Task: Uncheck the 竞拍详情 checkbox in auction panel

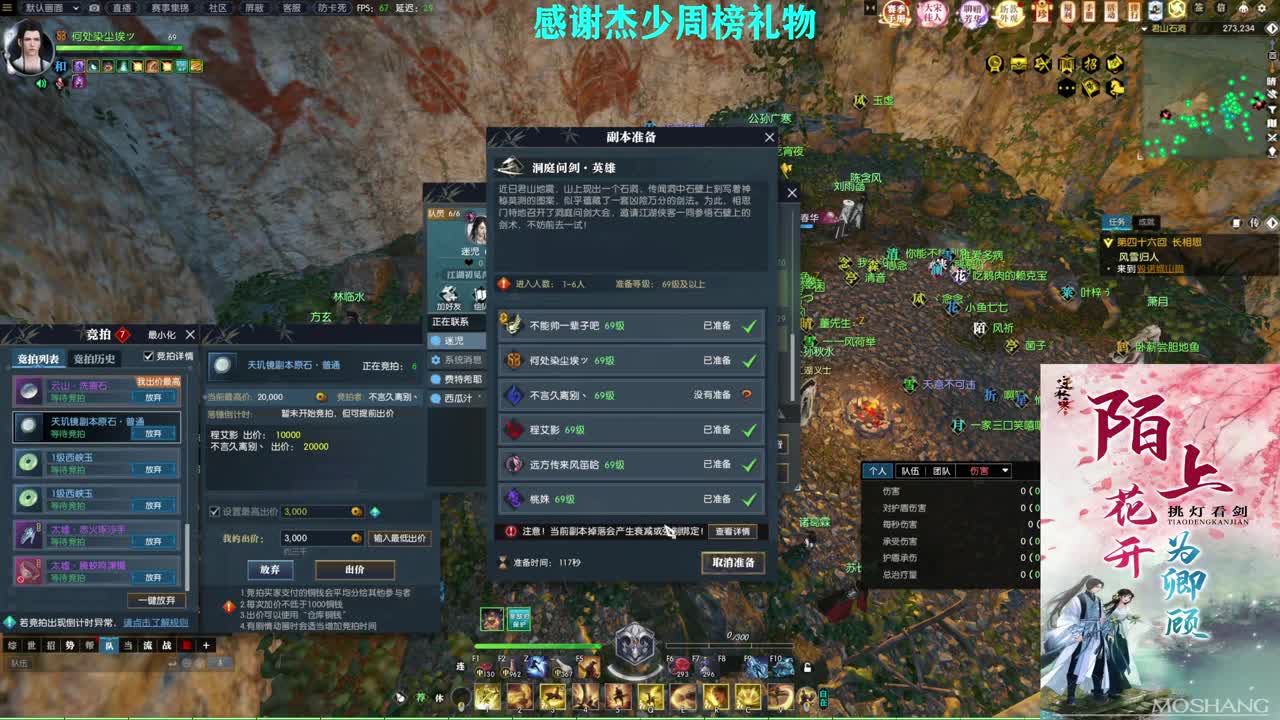Action: click(x=148, y=357)
